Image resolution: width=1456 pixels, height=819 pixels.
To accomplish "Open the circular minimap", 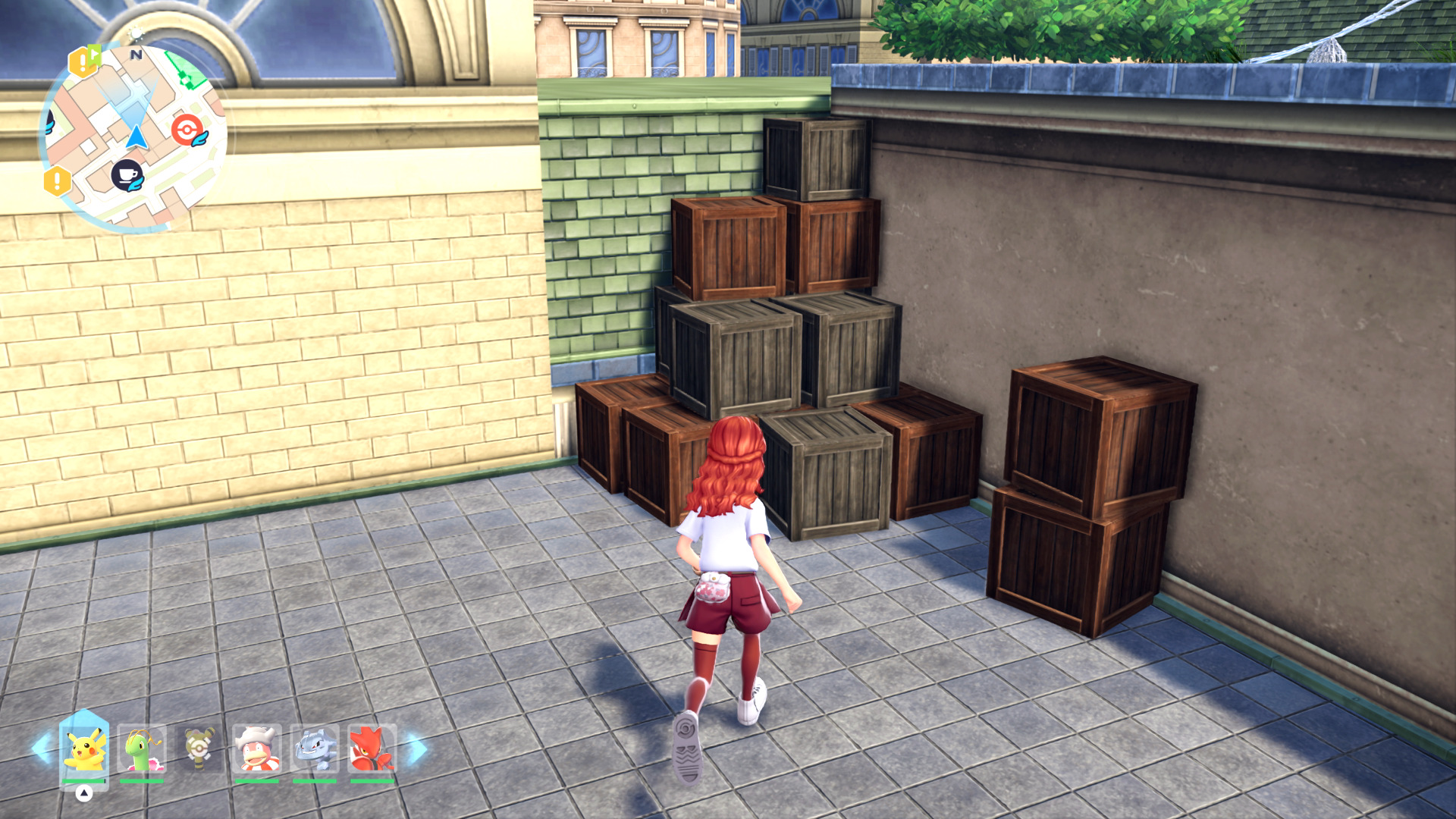I will coord(133,136).
